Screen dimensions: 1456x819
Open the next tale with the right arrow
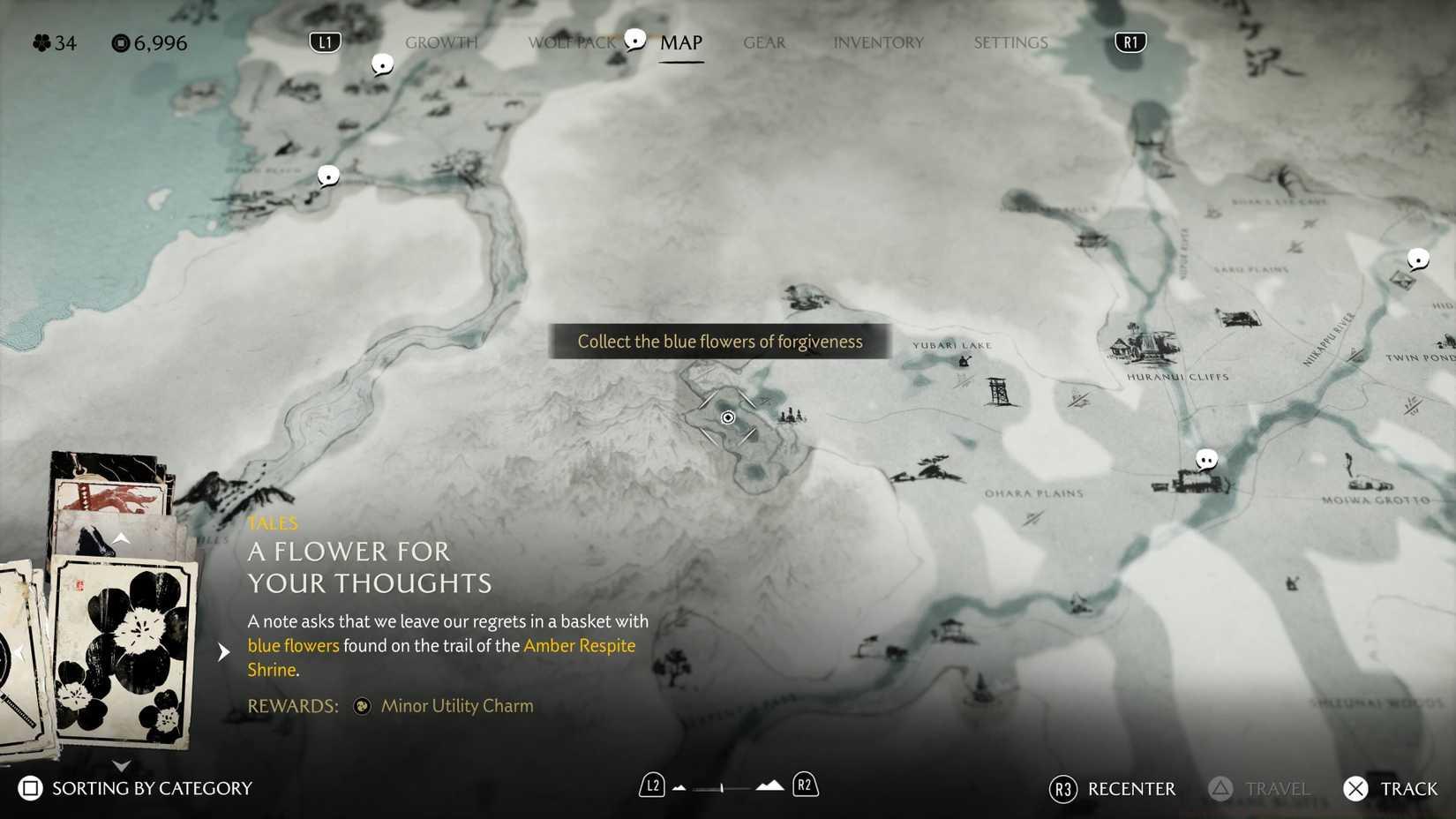coord(223,652)
